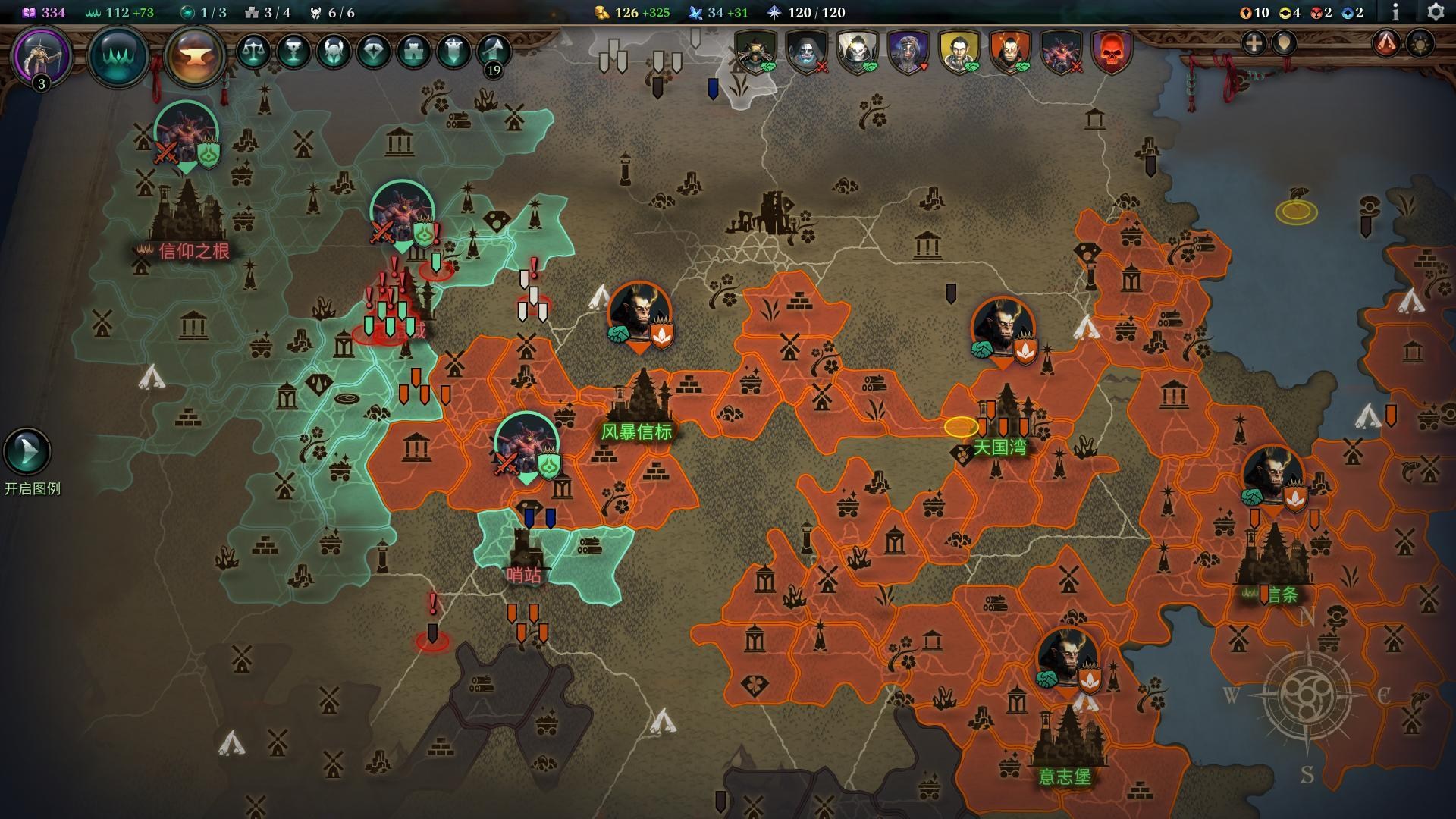The image size is (1456, 819).
Task: Click the plus button on map controls
Action: (1254, 43)
